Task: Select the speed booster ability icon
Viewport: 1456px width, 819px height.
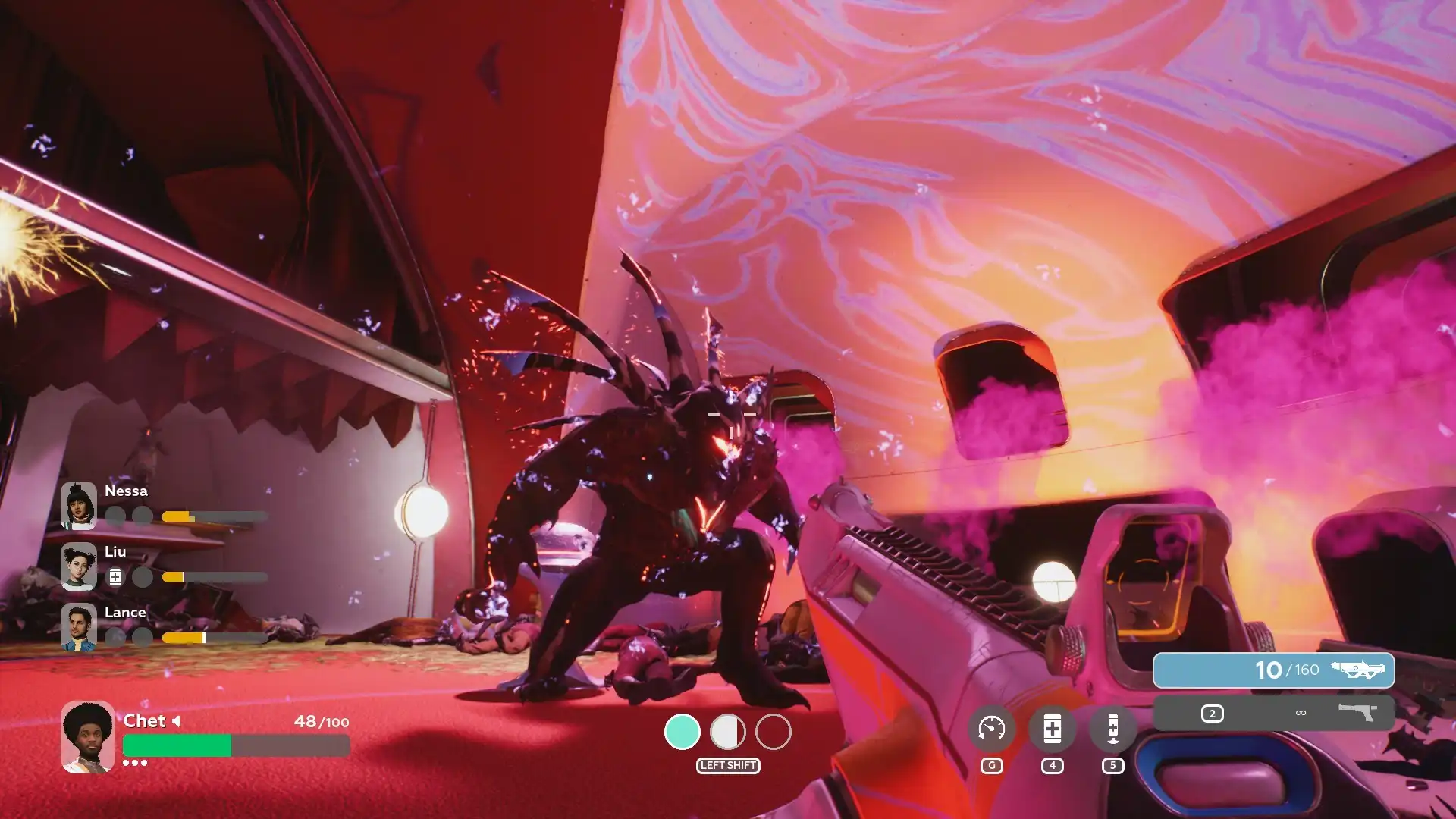Action: point(991,728)
